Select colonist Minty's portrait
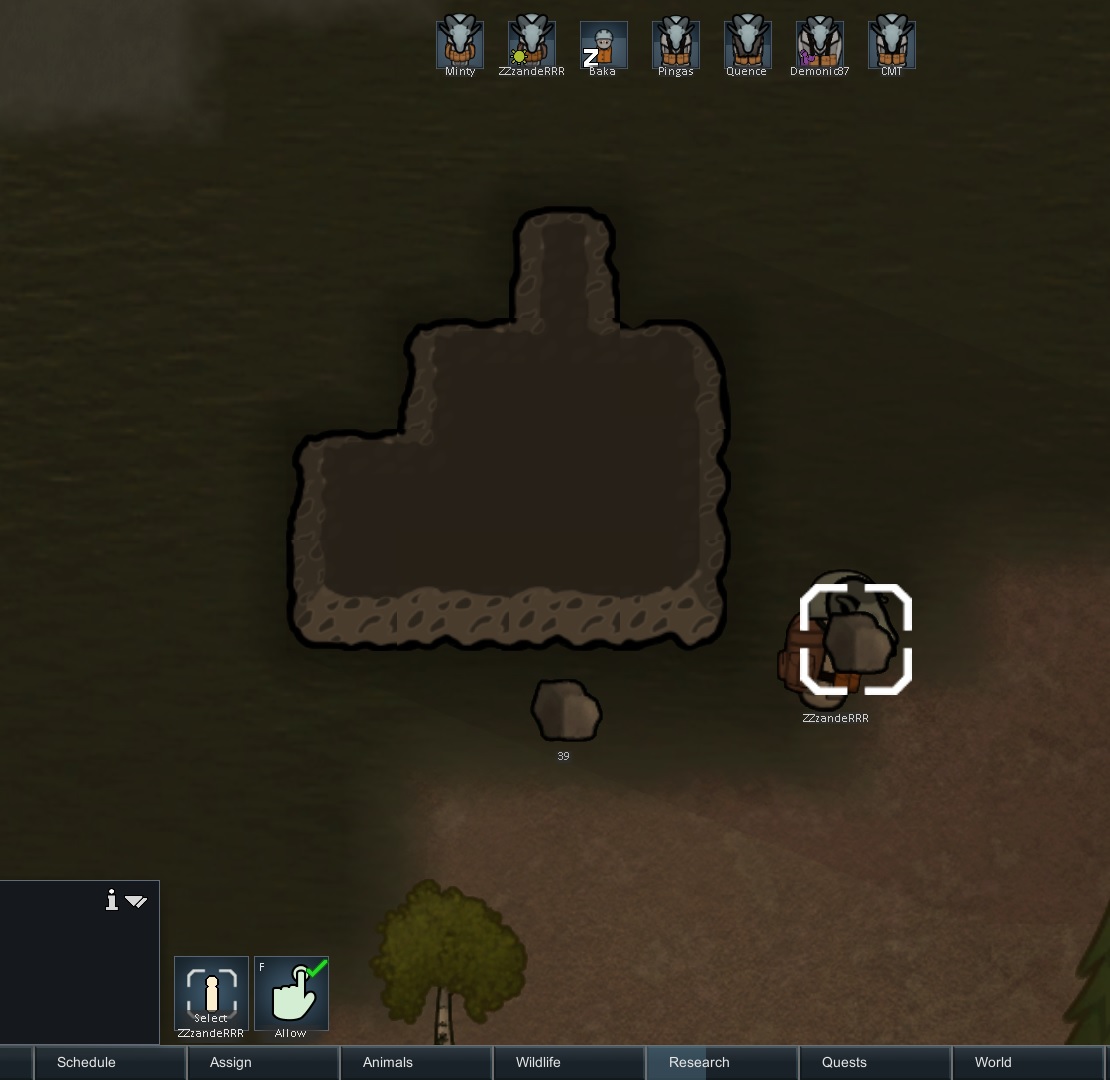The image size is (1110, 1080). 460,43
